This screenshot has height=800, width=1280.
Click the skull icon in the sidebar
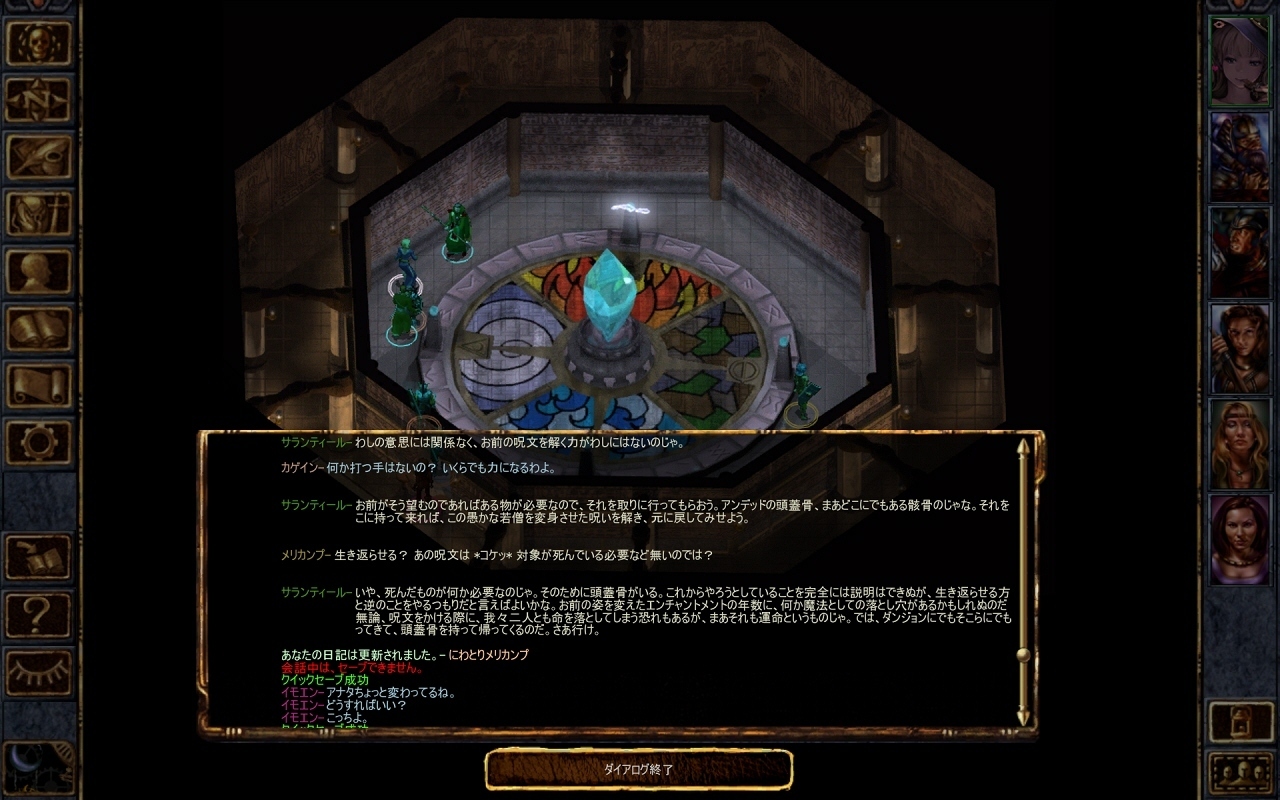pos(39,42)
